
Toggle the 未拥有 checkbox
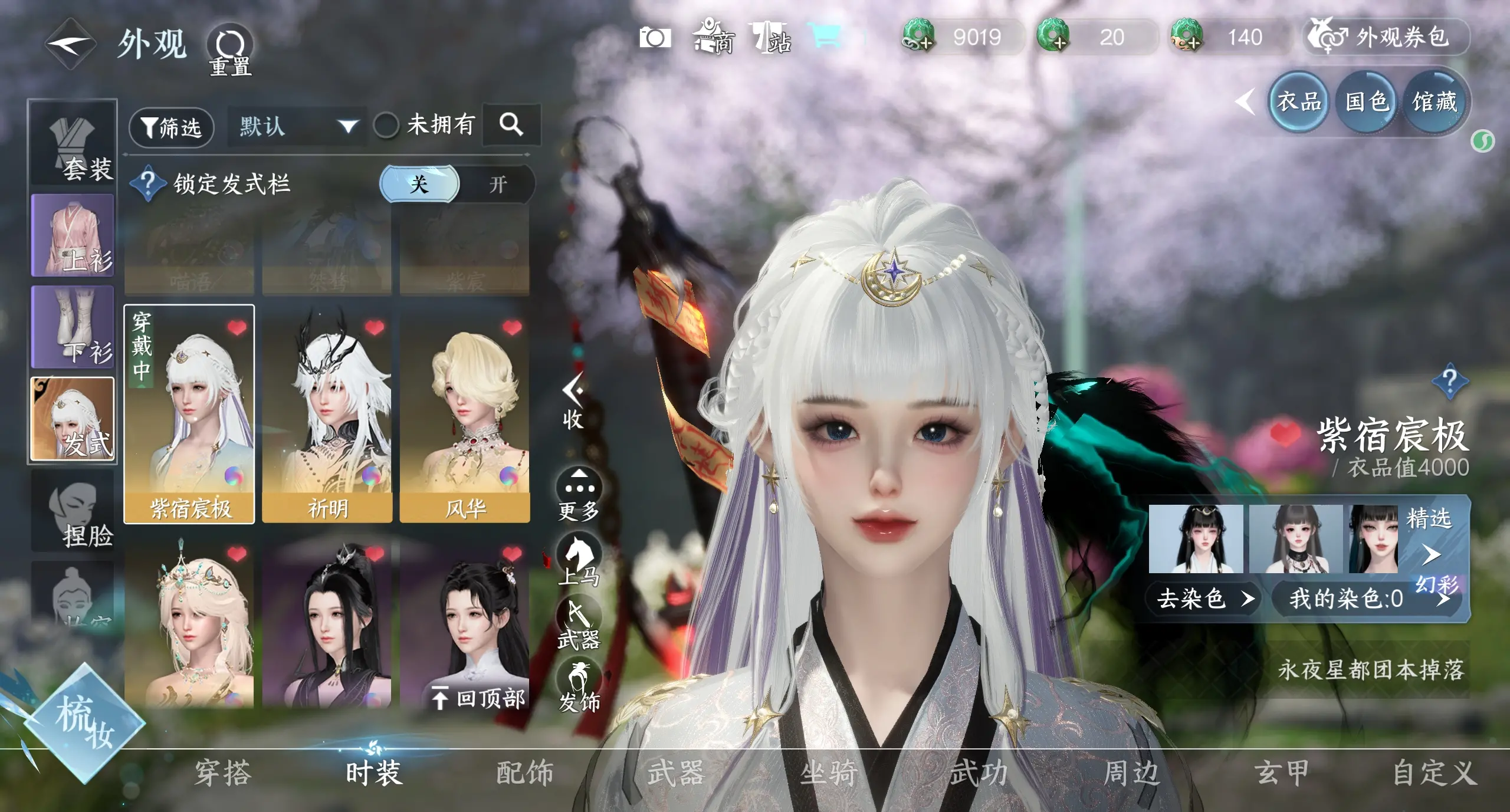[386, 125]
